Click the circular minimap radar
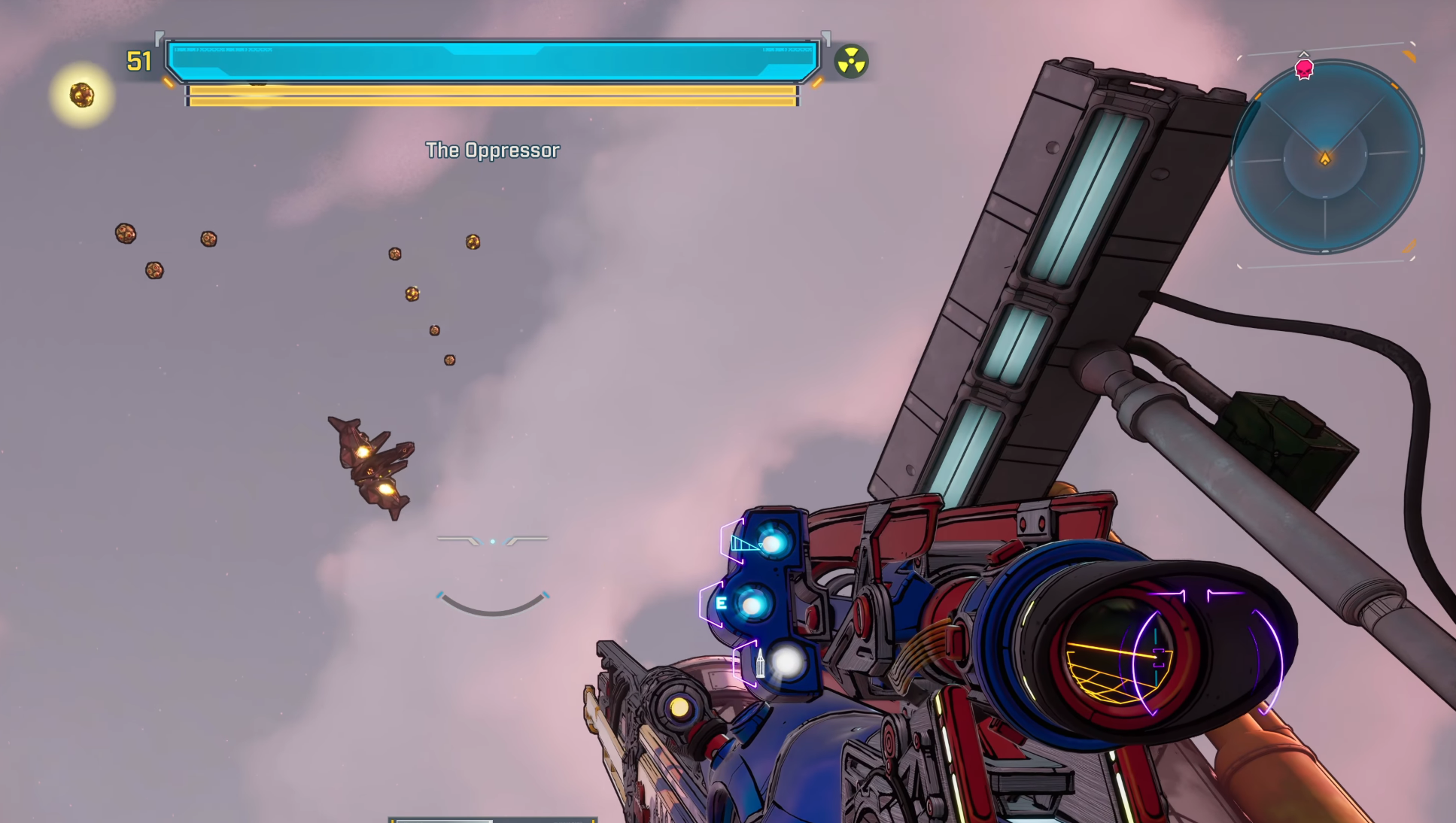1456x823 pixels. point(1326,156)
